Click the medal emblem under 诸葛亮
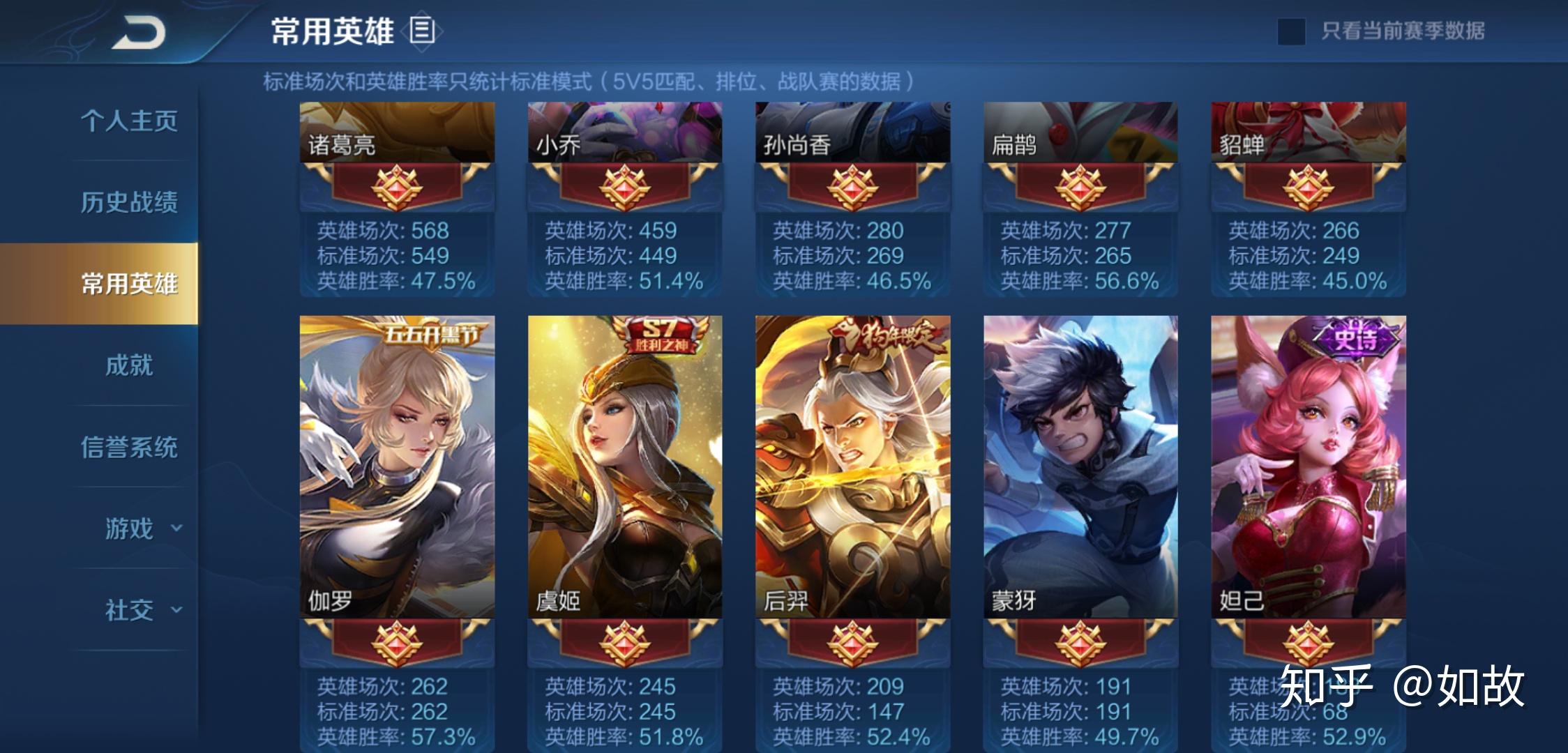This screenshot has height=753, width=1568. pos(395,190)
